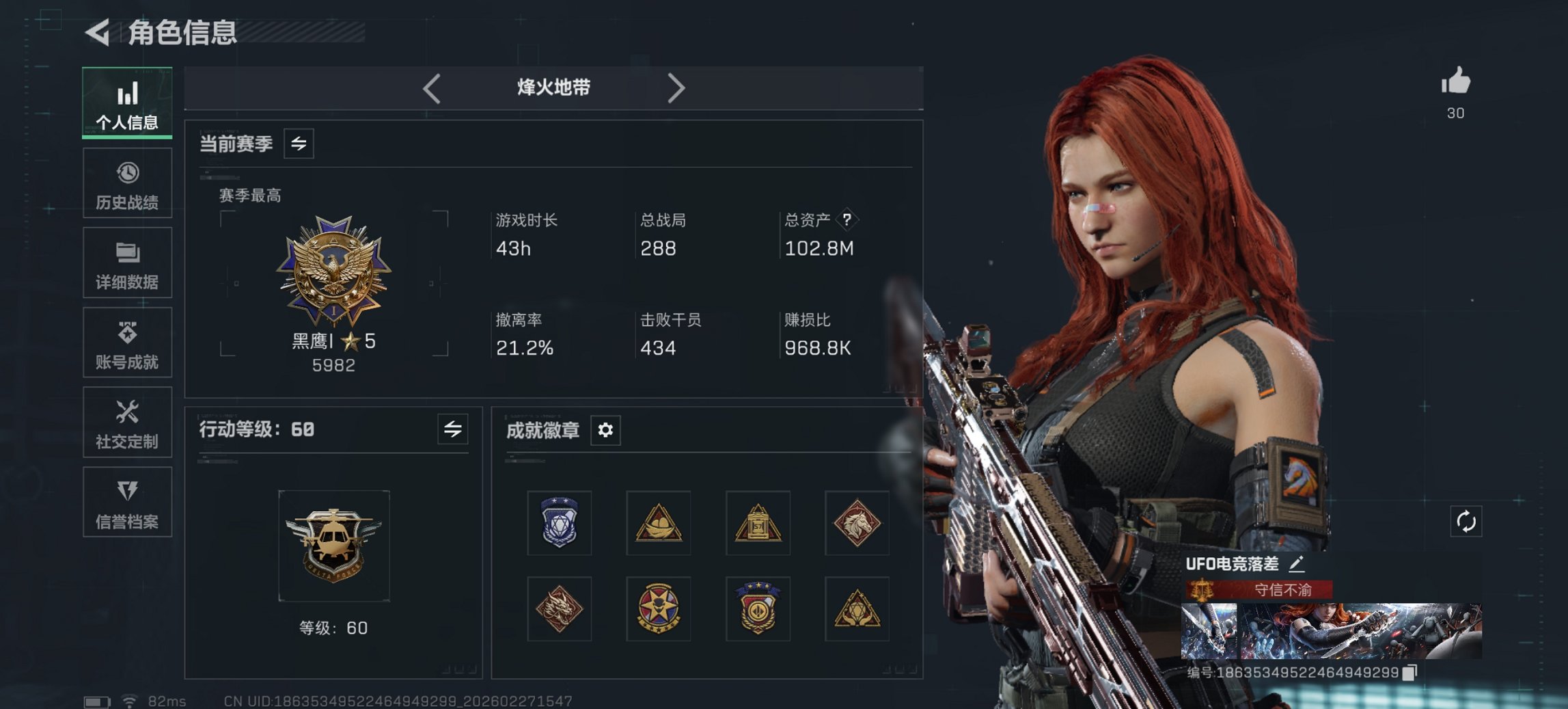The width and height of the screenshot is (1568, 709).
Task: Open the 详细数据 sidebar panel
Action: coord(127,263)
